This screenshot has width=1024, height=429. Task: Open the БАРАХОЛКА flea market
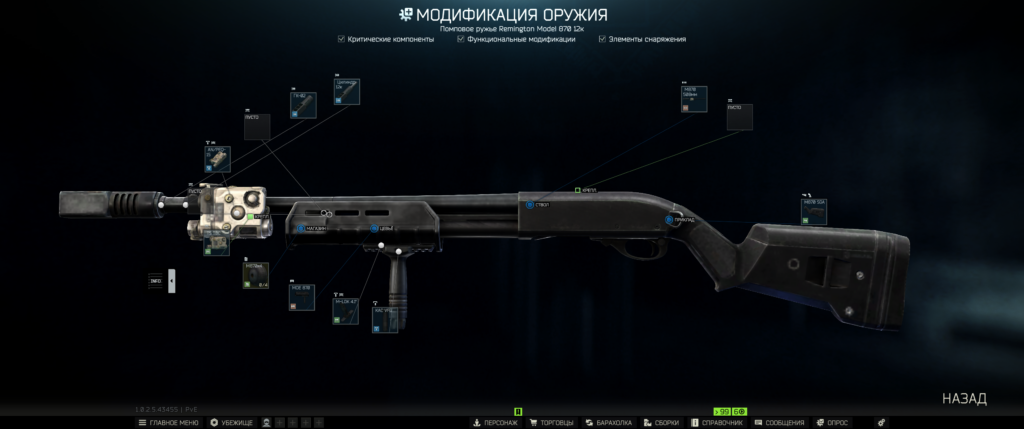(x=609, y=423)
